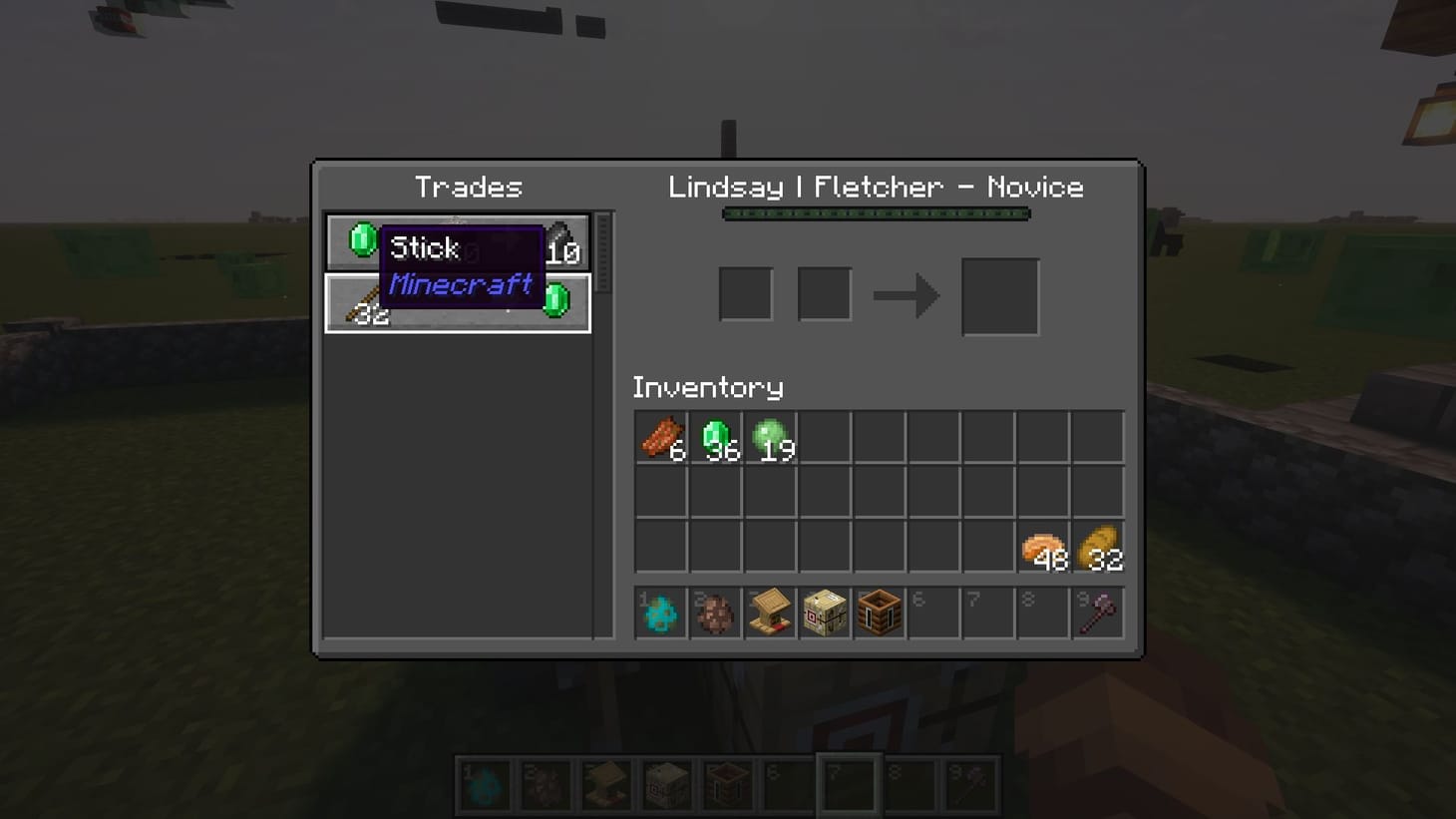The width and height of the screenshot is (1456, 819).
Task: Grab the stack of 32 golden items
Action: coord(1098,547)
